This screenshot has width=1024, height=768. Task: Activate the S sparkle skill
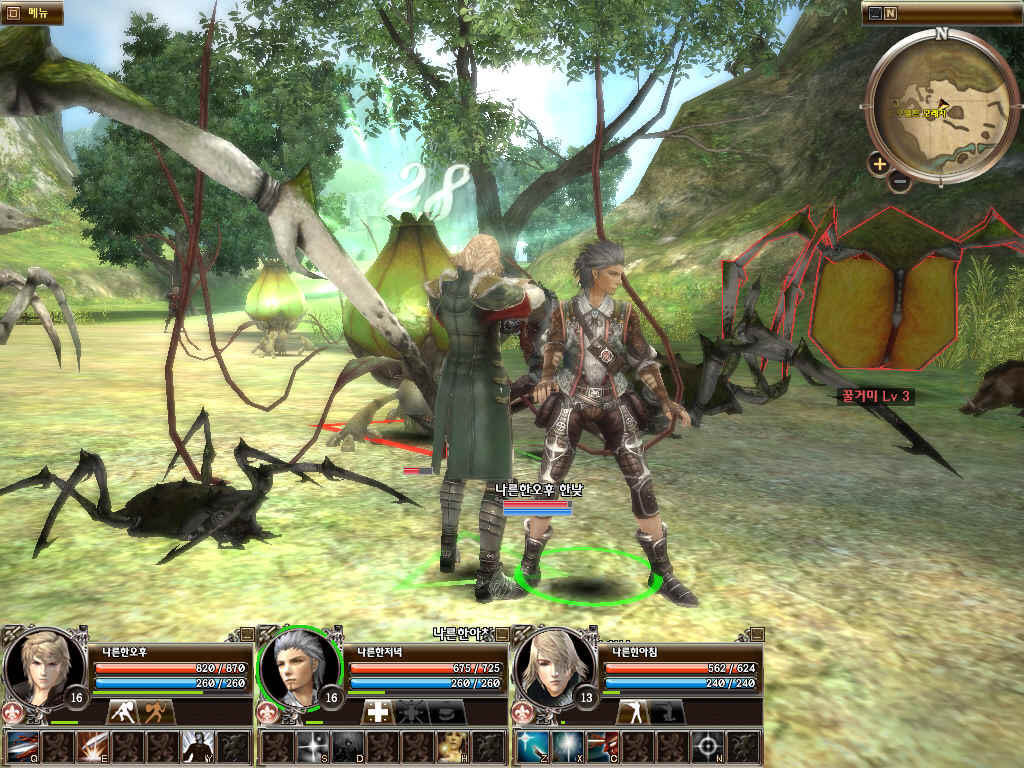pos(312,747)
